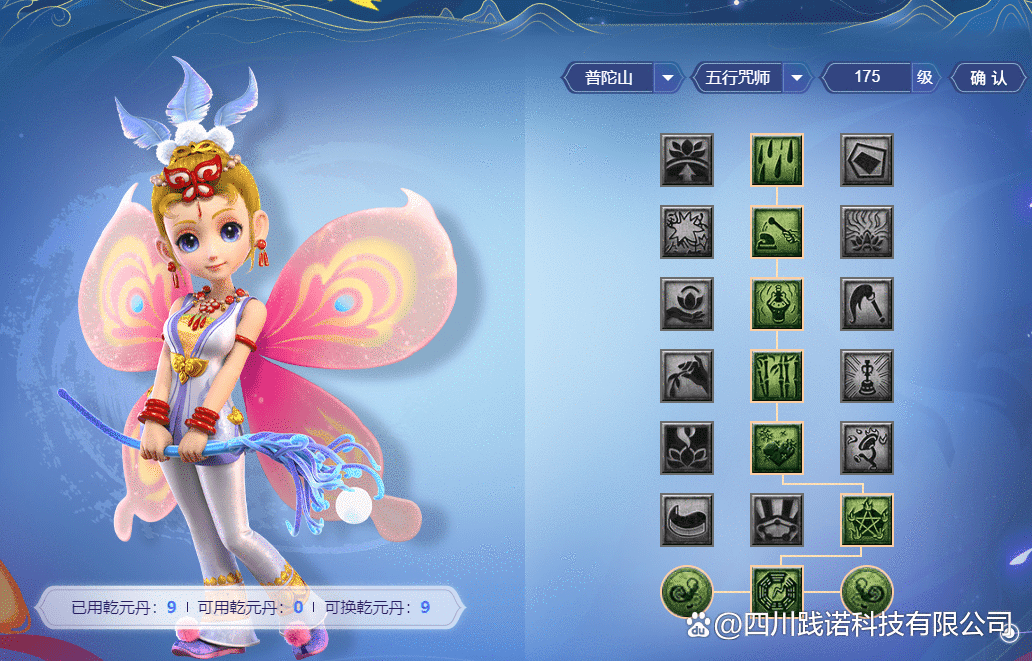Pick the gray flaming lotus skill

(867, 232)
